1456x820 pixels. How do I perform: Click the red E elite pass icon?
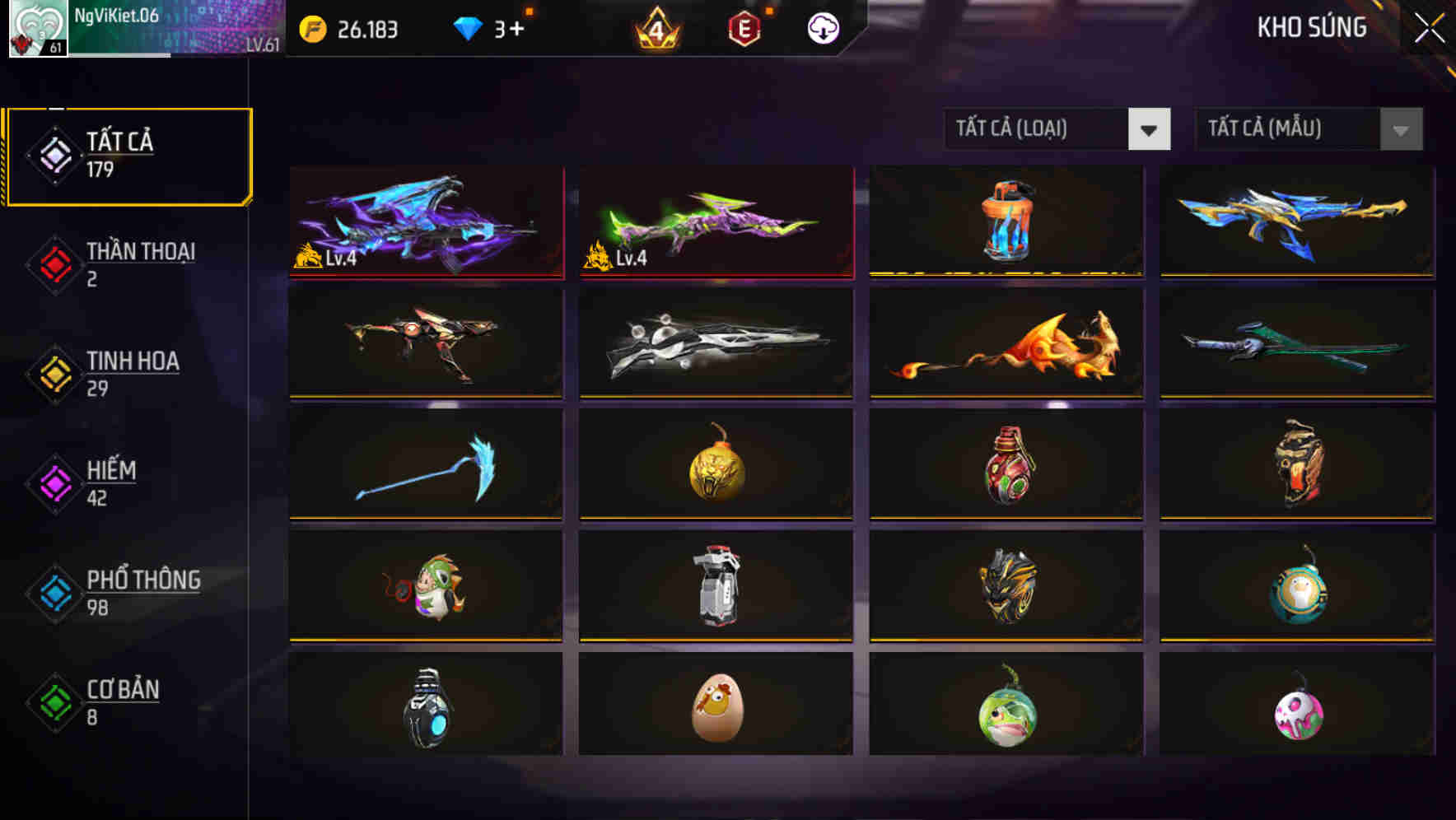[x=743, y=27]
